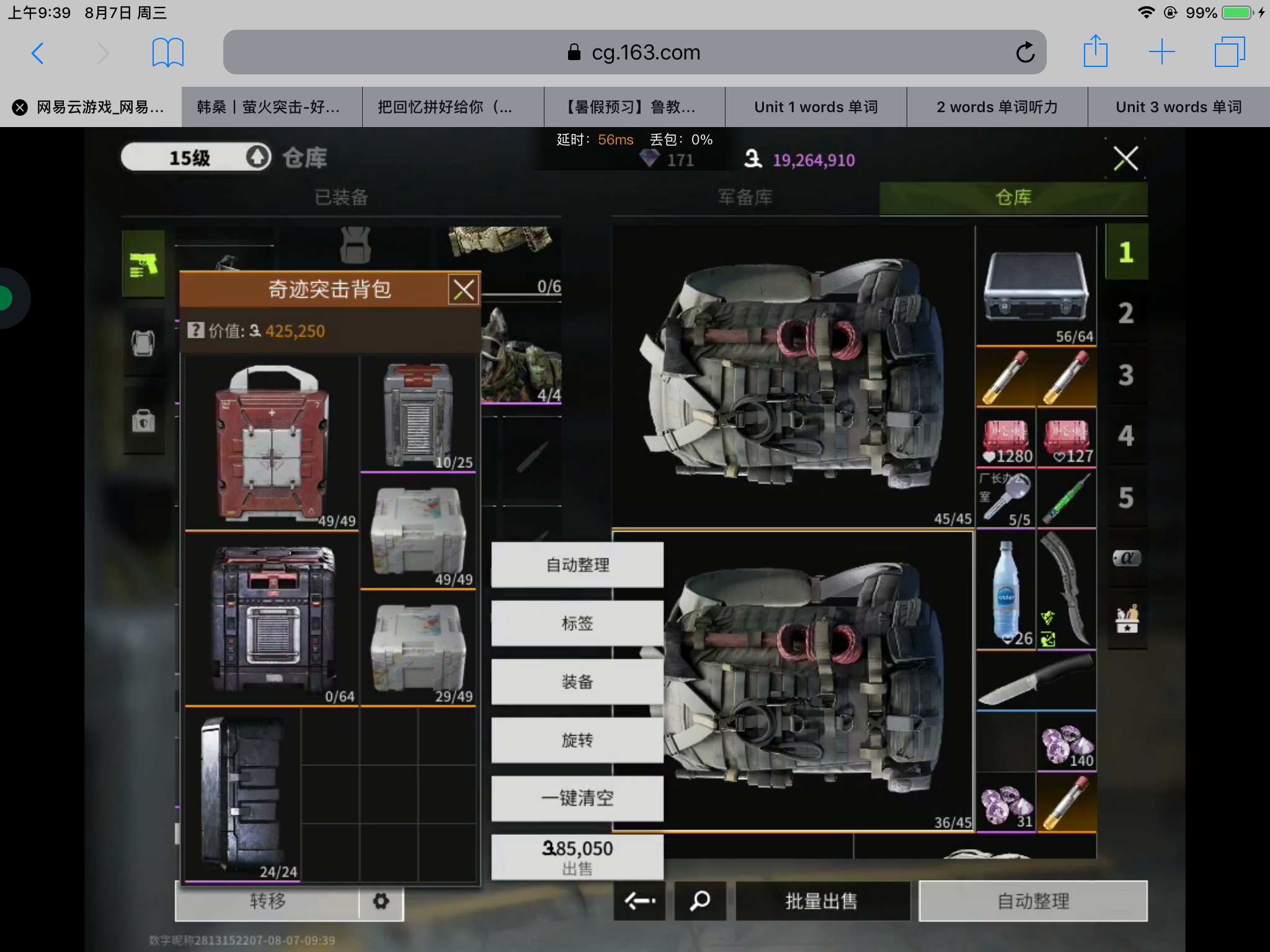Choose 自动整理 in the context menu
The image size is (1270, 952).
(577, 565)
